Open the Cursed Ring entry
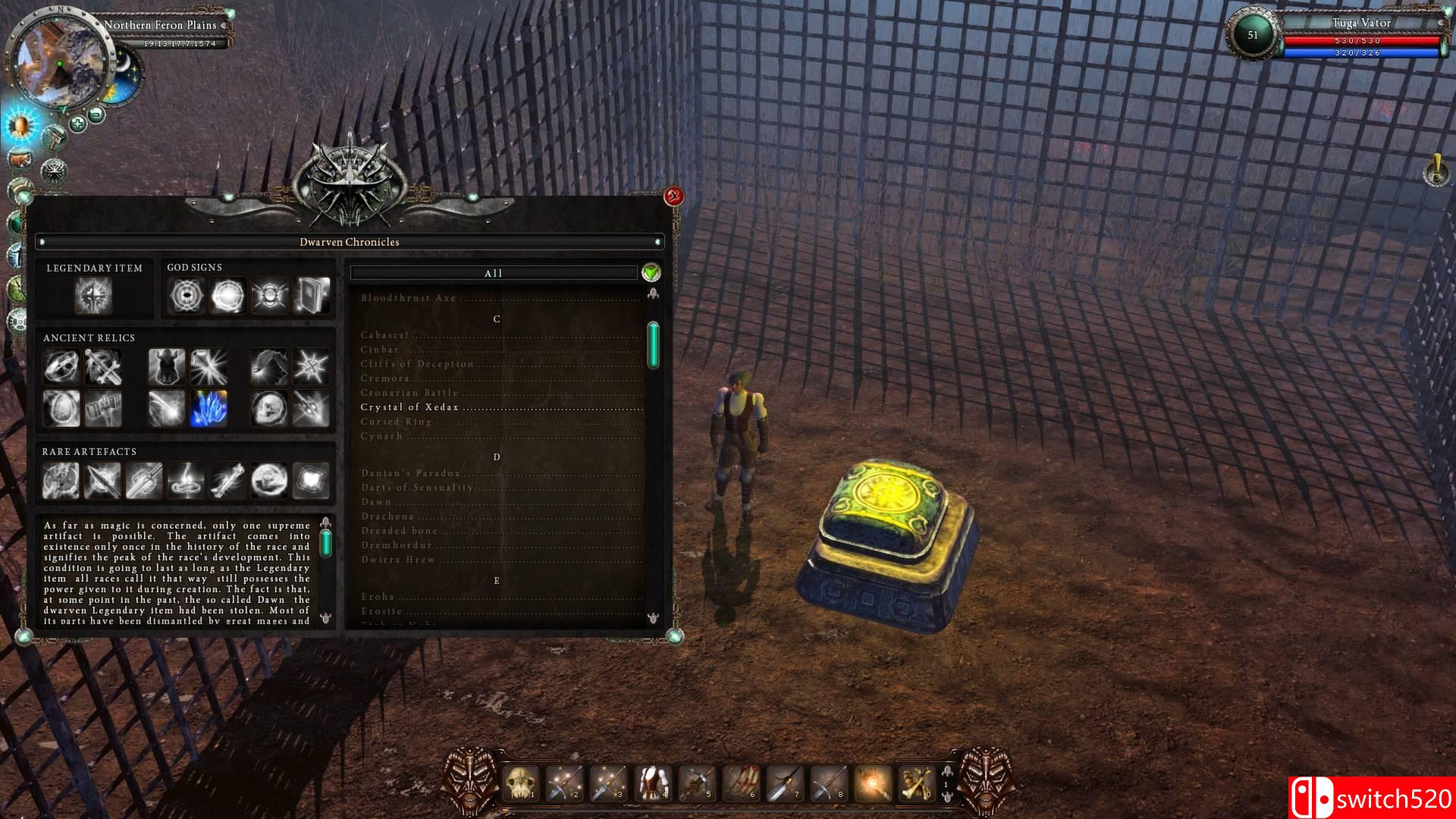The image size is (1456, 819). [x=396, y=422]
